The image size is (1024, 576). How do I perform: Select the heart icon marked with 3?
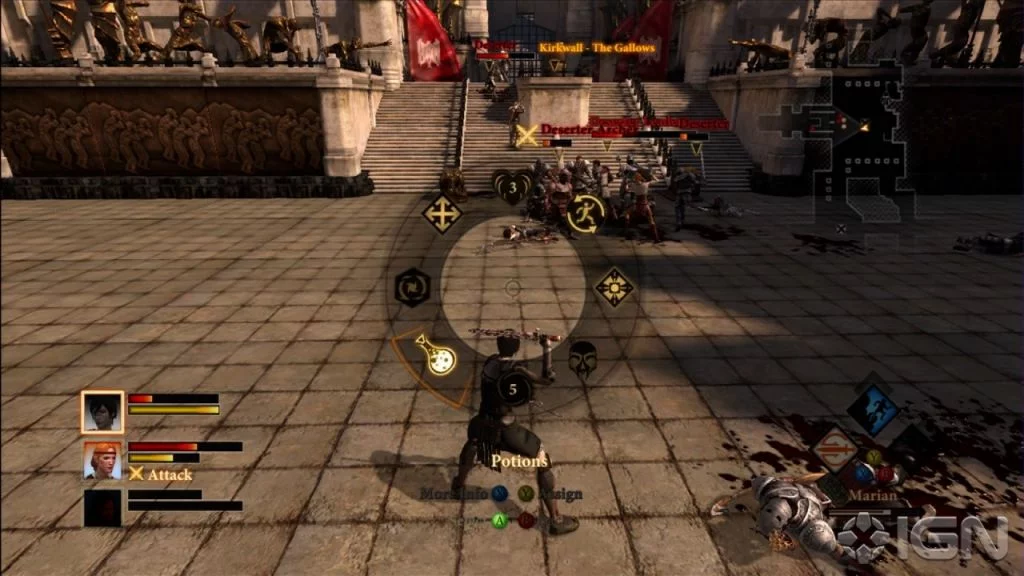512,186
